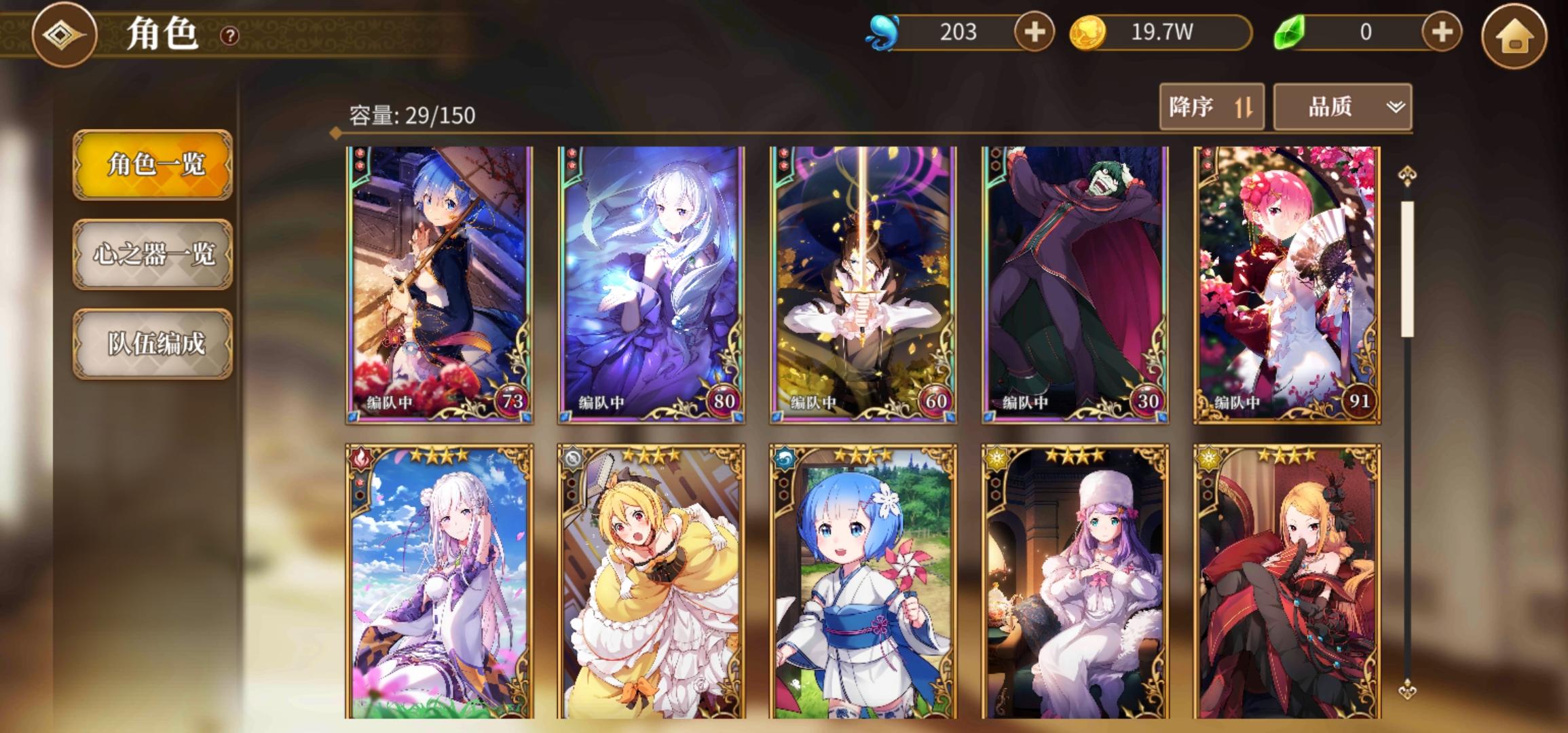Toggle 降序 descending sort order
1568x733 pixels.
[1212, 107]
